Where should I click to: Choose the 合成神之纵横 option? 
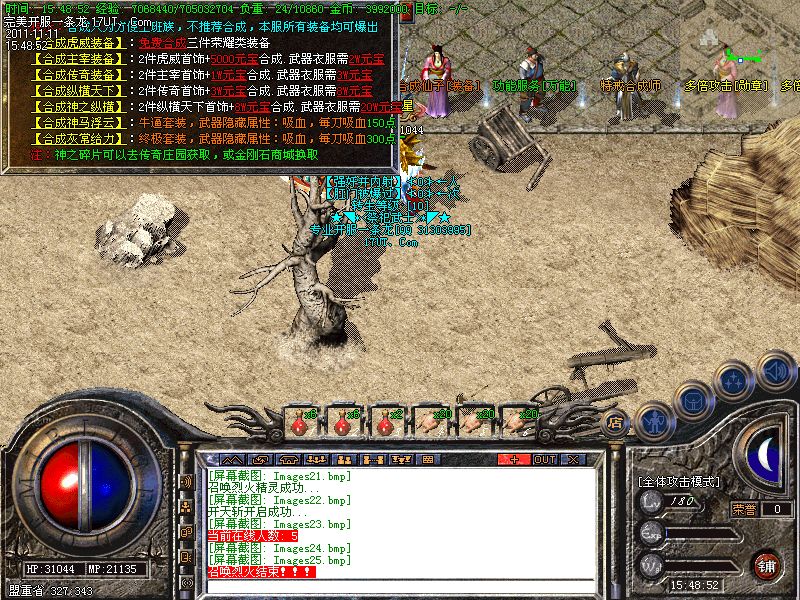(84, 107)
